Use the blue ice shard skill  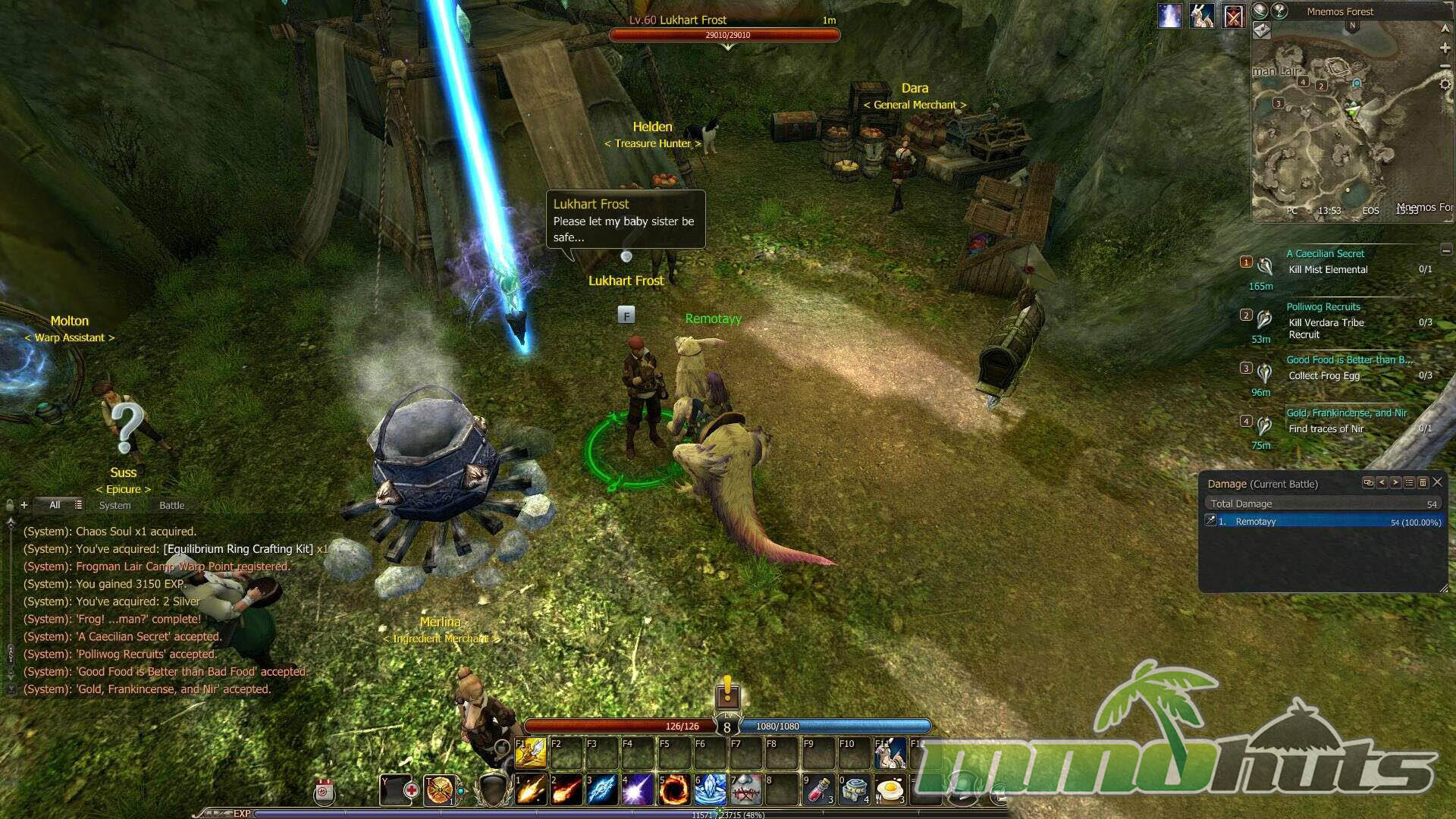pyautogui.click(x=602, y=789)
